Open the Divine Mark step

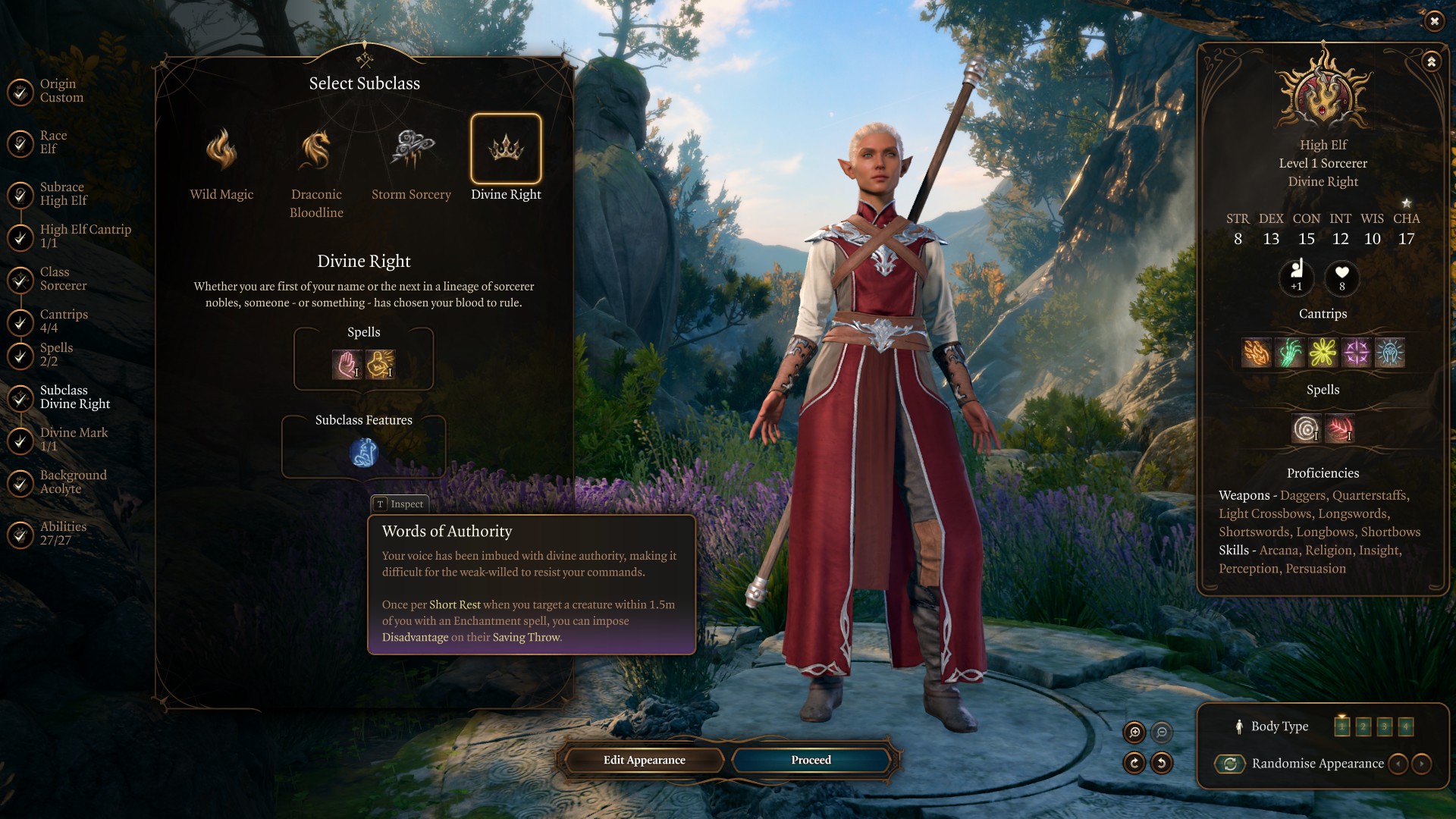(x=74, y=440)
